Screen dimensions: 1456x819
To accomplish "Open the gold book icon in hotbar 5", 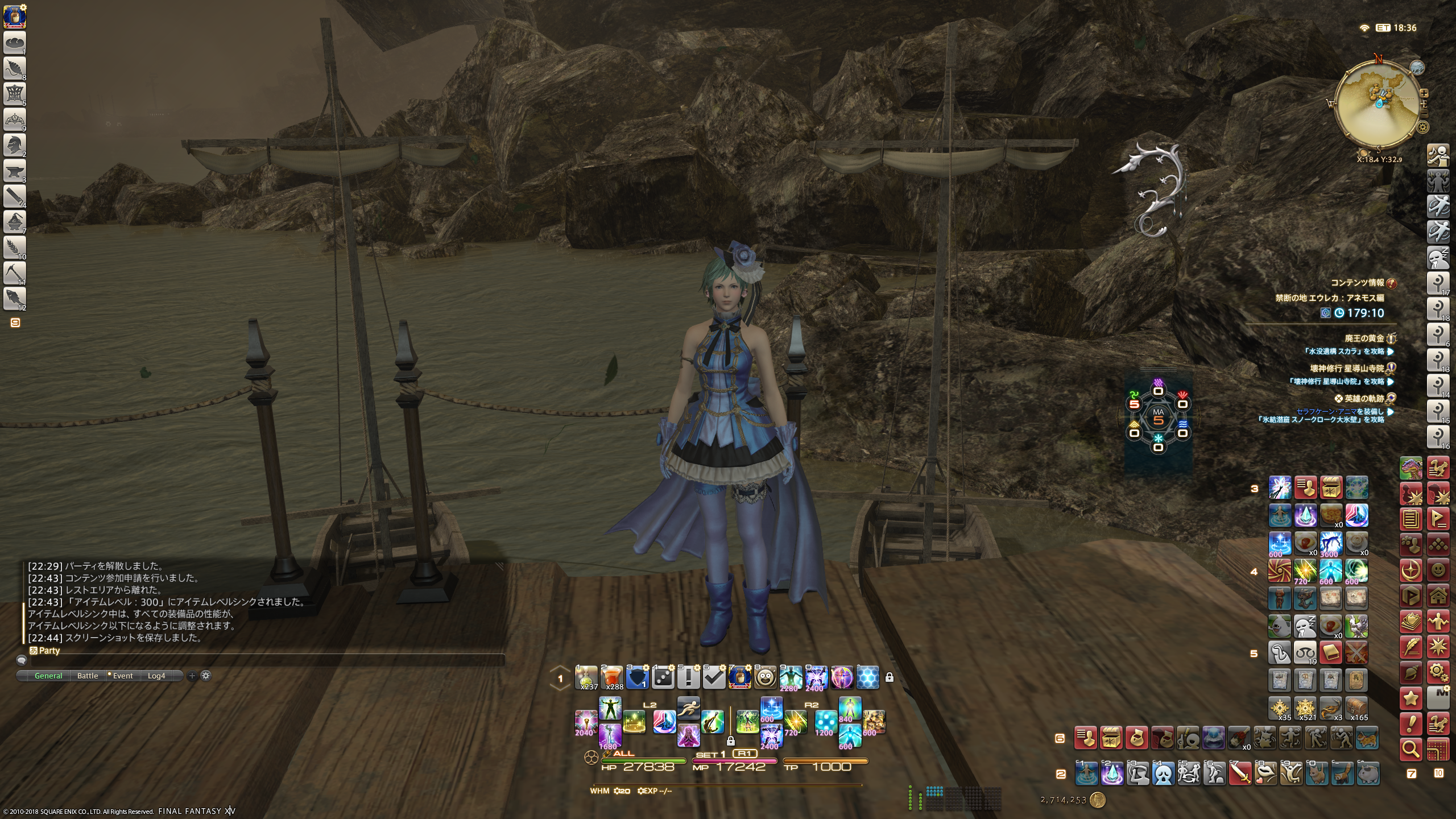I will tap(1331, 653).
